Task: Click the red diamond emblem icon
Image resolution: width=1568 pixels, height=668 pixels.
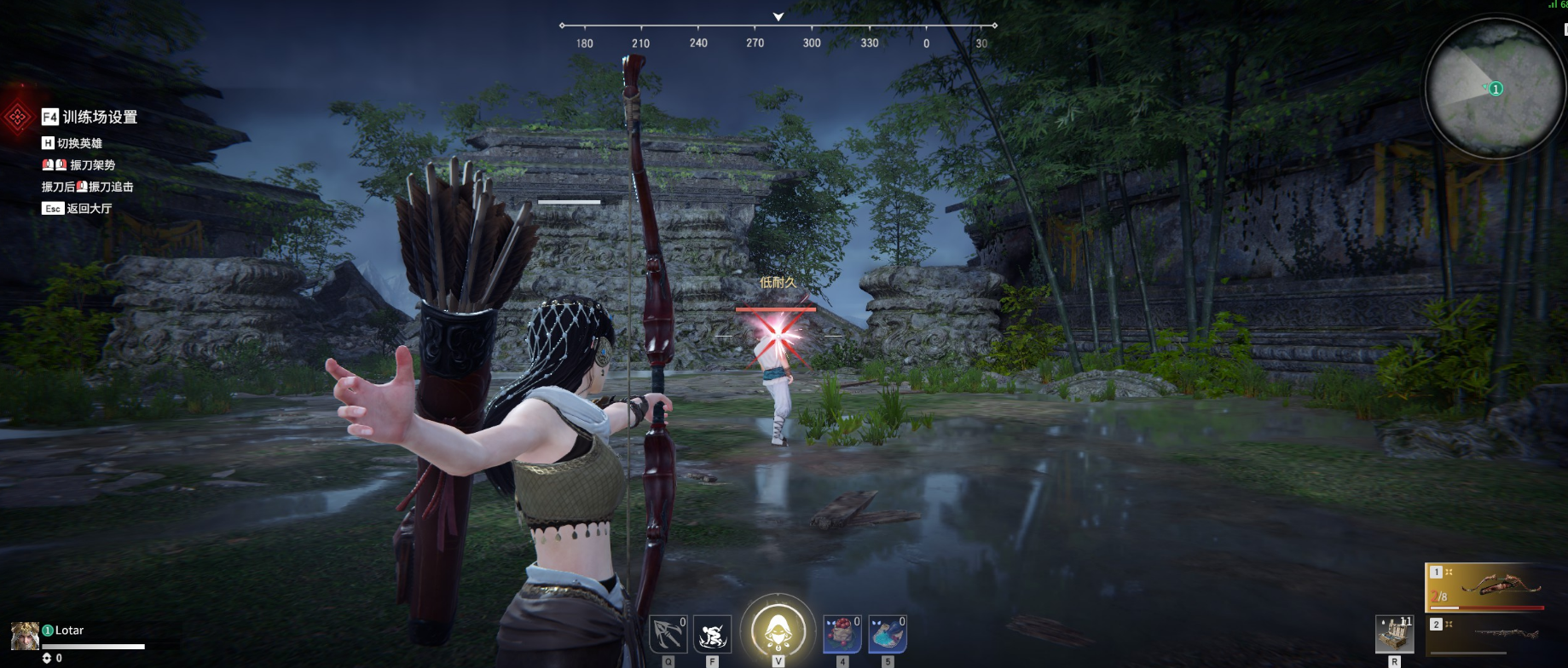Action: pos(18,118)
